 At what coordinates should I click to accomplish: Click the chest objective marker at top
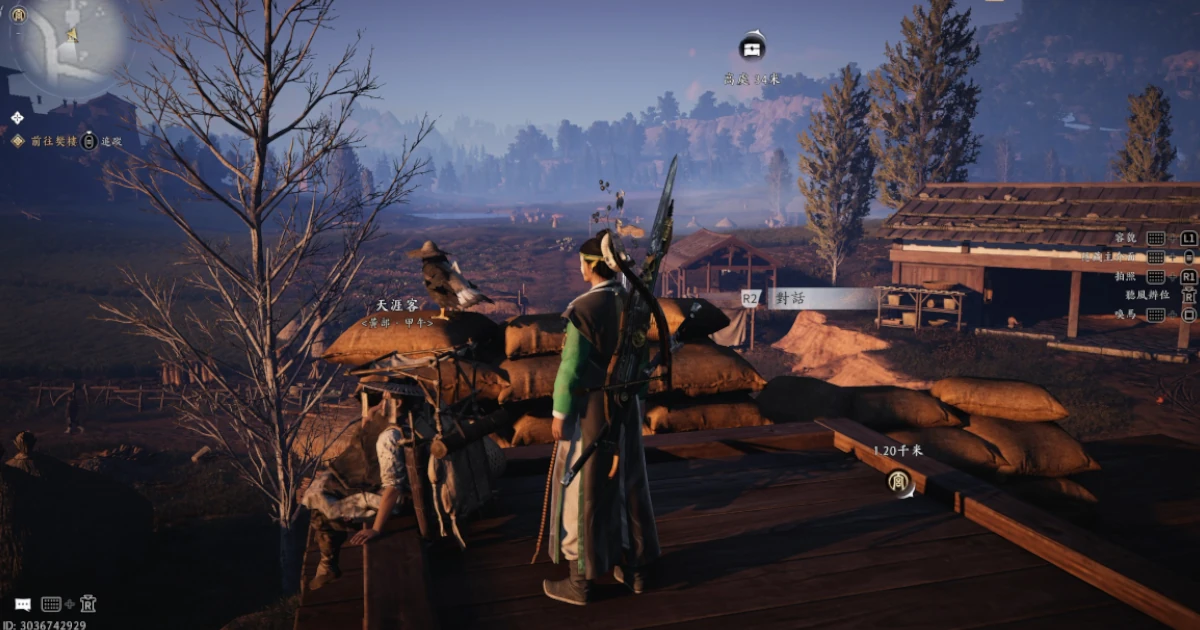[752, 47]
